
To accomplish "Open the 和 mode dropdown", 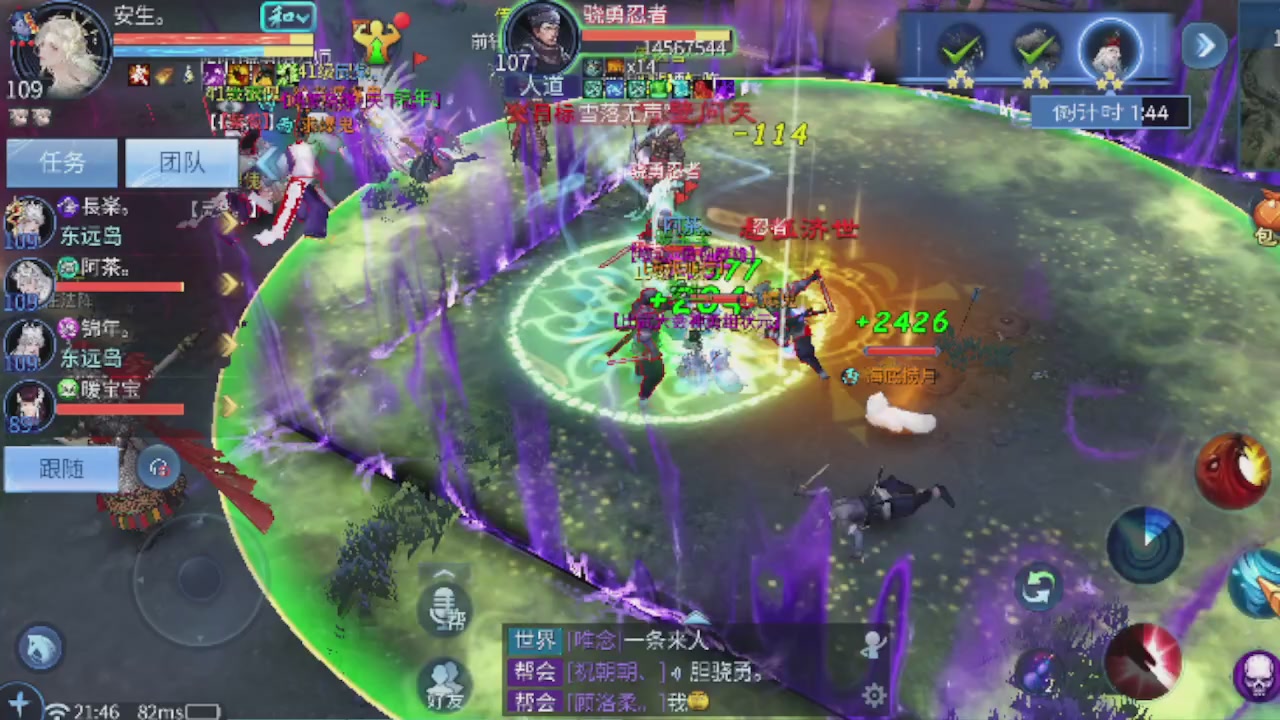I will [x=287, y=17].
